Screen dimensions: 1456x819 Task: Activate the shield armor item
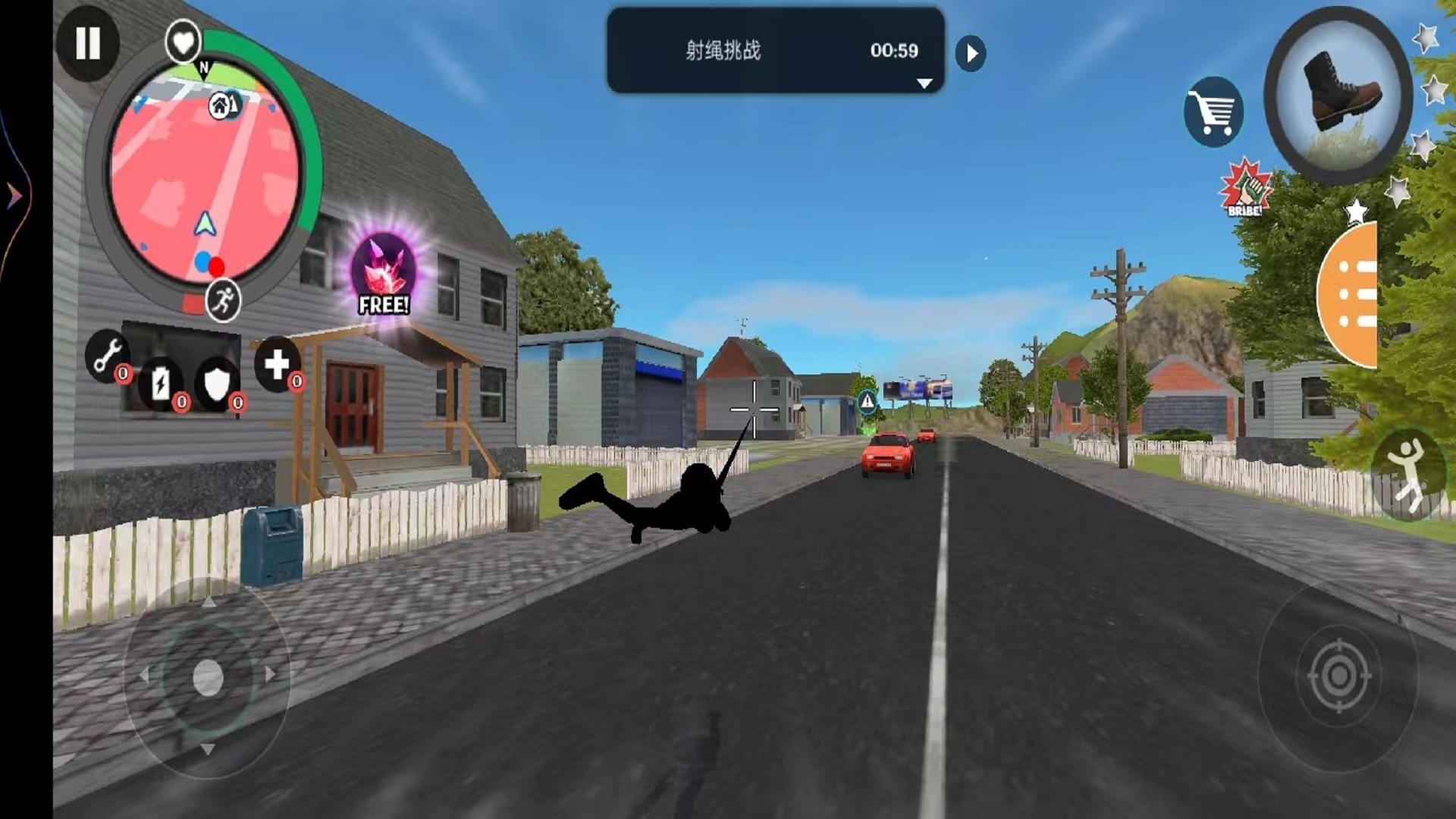[x=217, y=384]
